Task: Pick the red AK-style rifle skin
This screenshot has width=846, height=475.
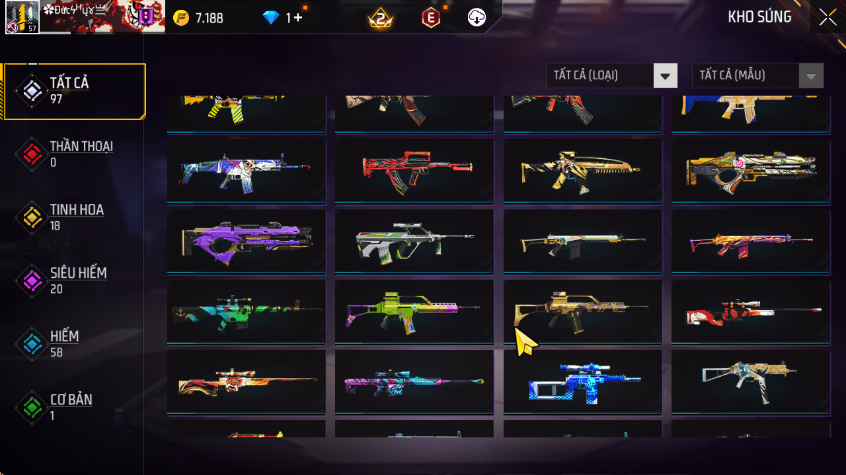Action: (414, 171)
